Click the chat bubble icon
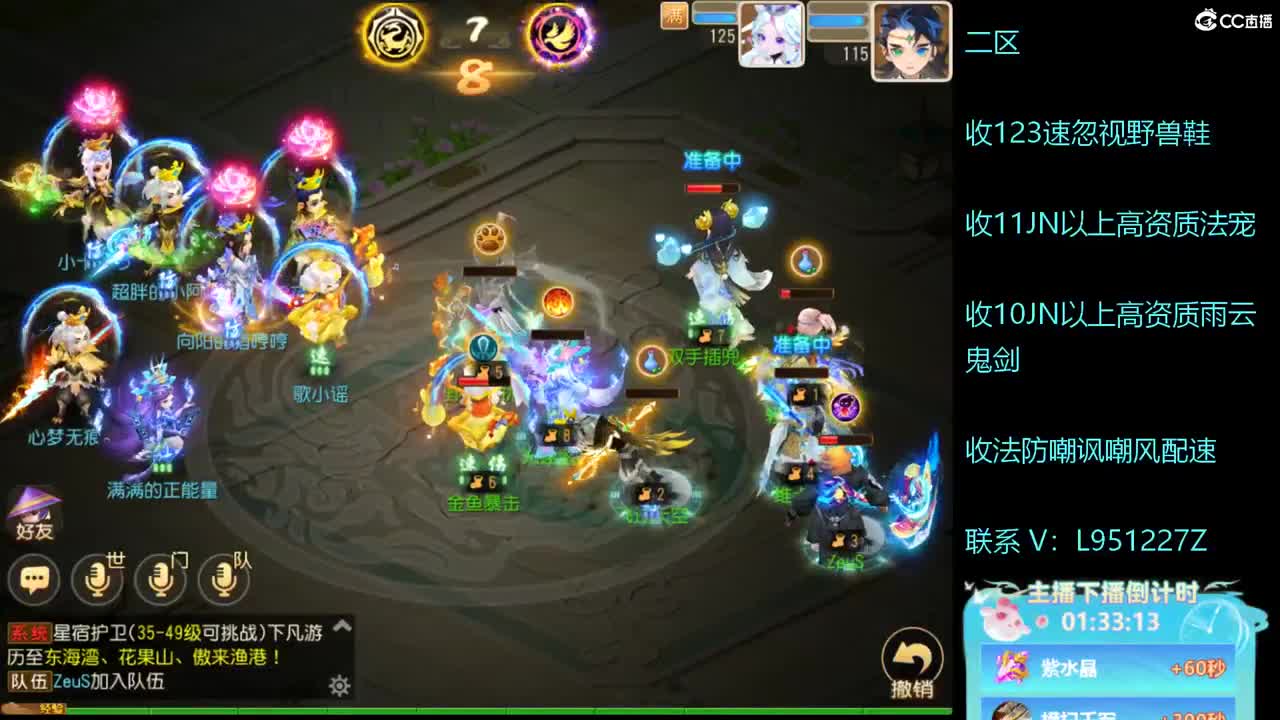Viewport: 1280px width, 720px height. pos(34,577)
